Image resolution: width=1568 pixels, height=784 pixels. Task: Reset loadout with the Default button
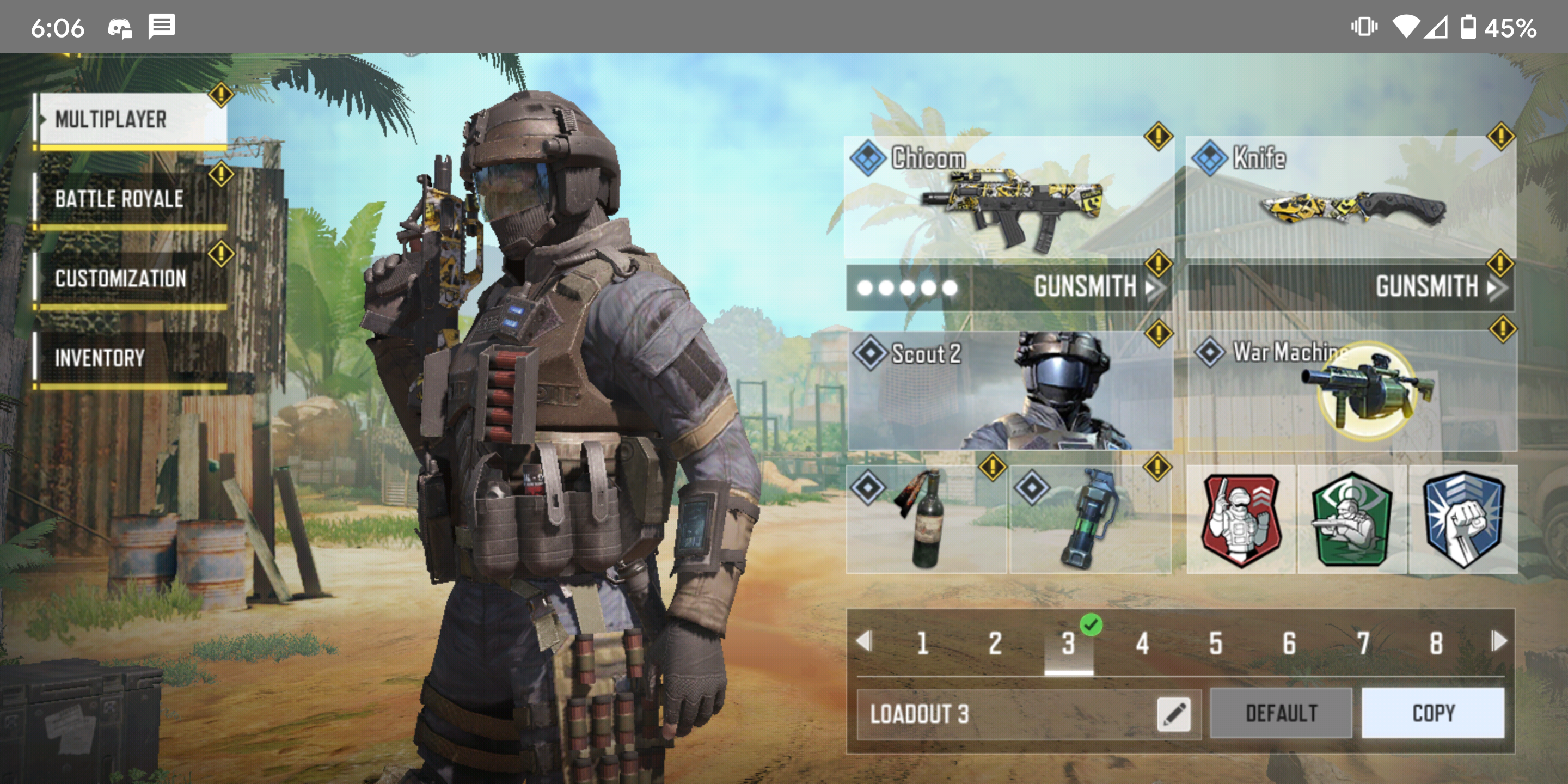click(x=1281, y=713)
